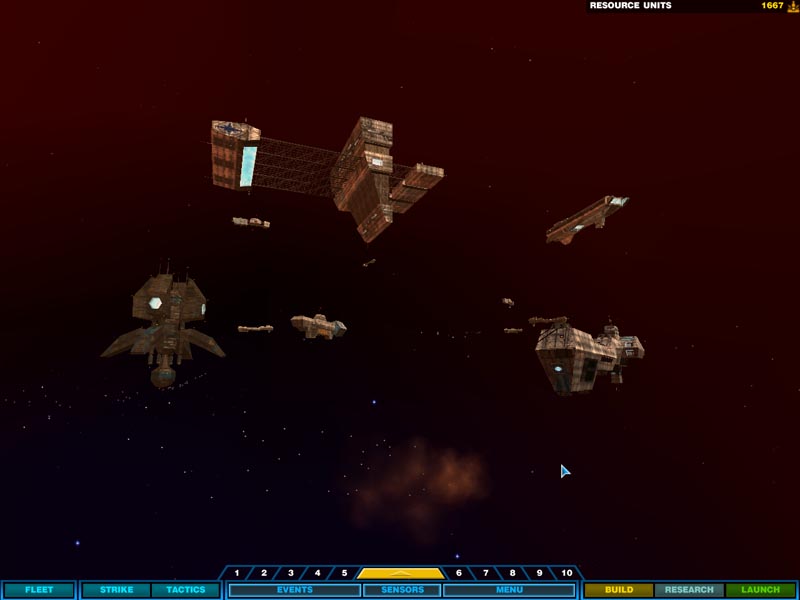Open the game Menu

(x=509, y=590)
